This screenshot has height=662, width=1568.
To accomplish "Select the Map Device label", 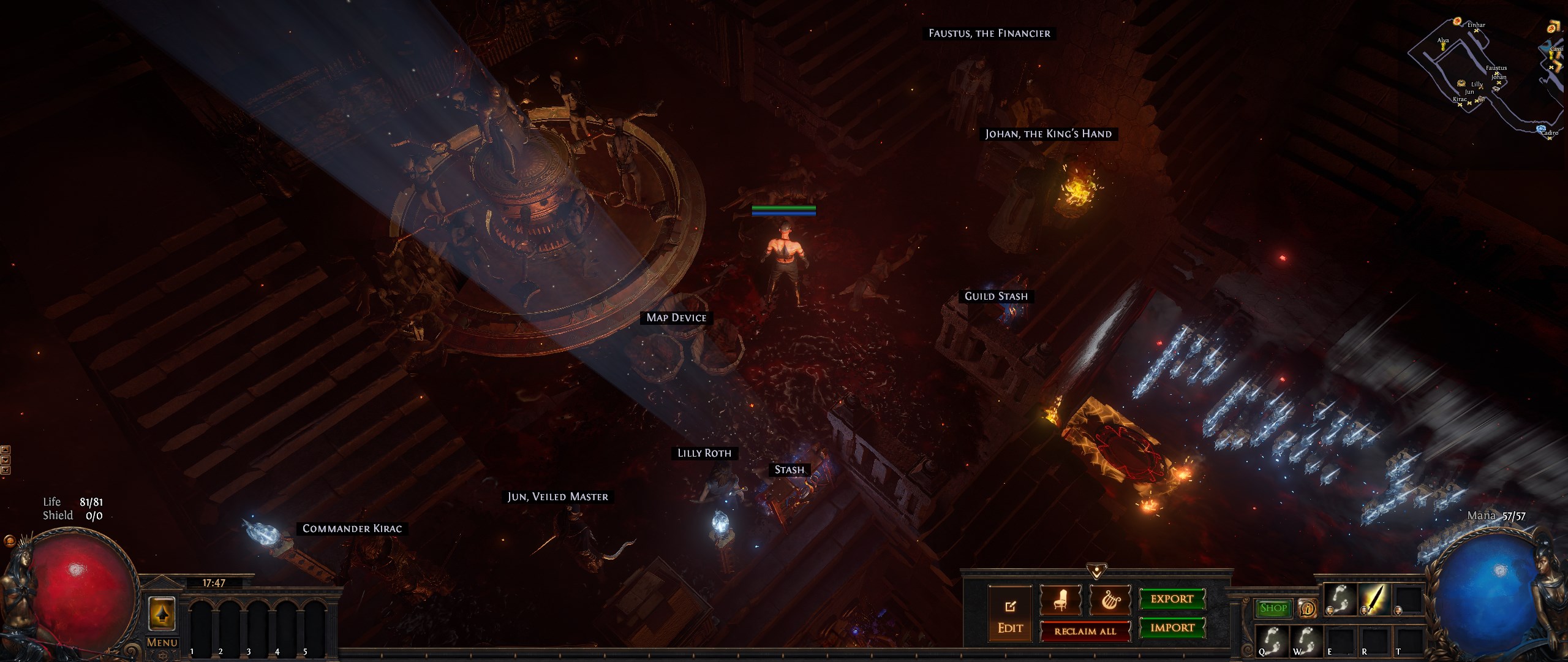I will pyautogui.click(x=676, y=318).
